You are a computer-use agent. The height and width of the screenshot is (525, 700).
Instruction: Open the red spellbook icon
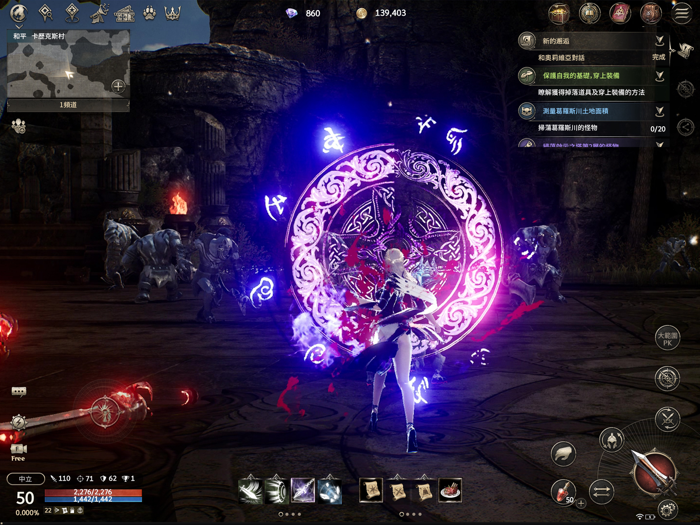621,14
